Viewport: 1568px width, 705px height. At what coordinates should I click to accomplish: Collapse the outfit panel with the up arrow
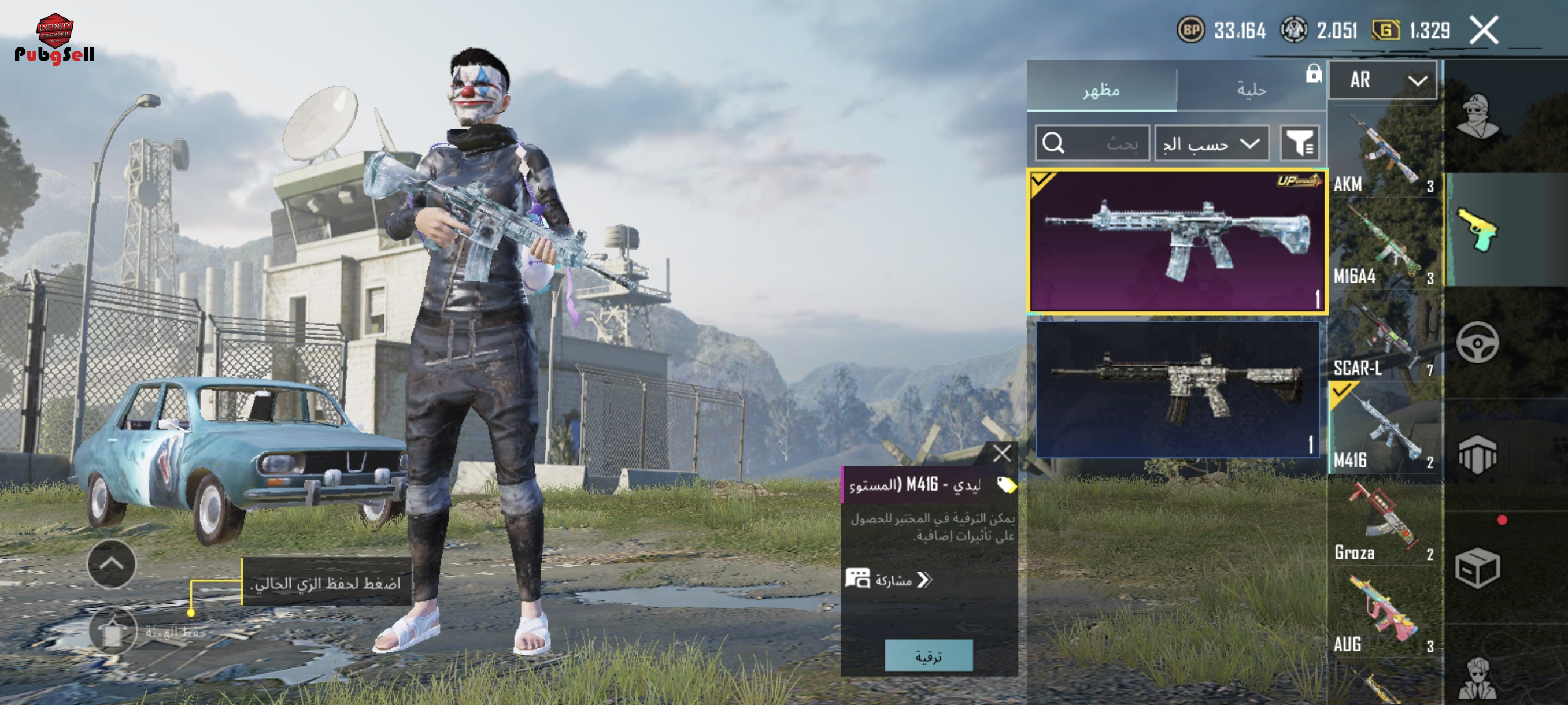click(x=112, y=564)
